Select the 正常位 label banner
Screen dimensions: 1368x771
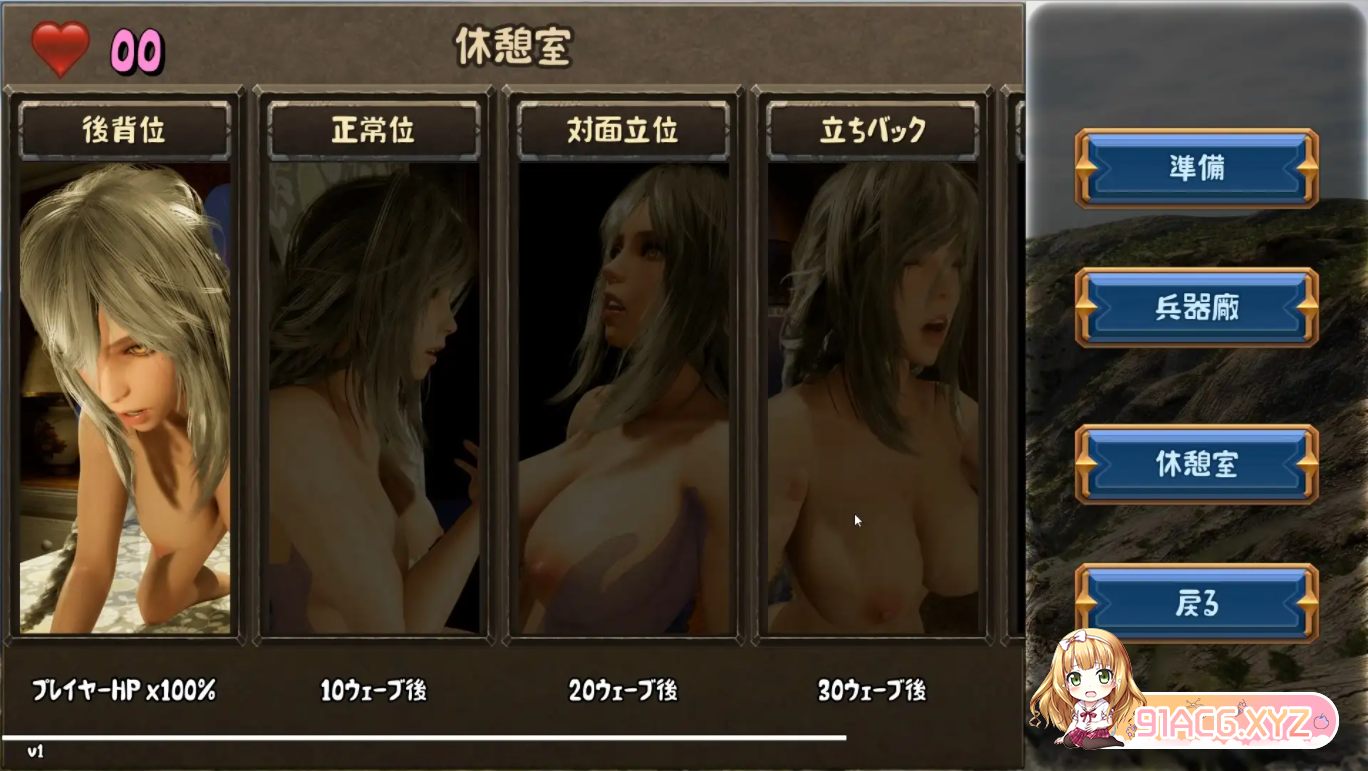click(x=373, y=130)
